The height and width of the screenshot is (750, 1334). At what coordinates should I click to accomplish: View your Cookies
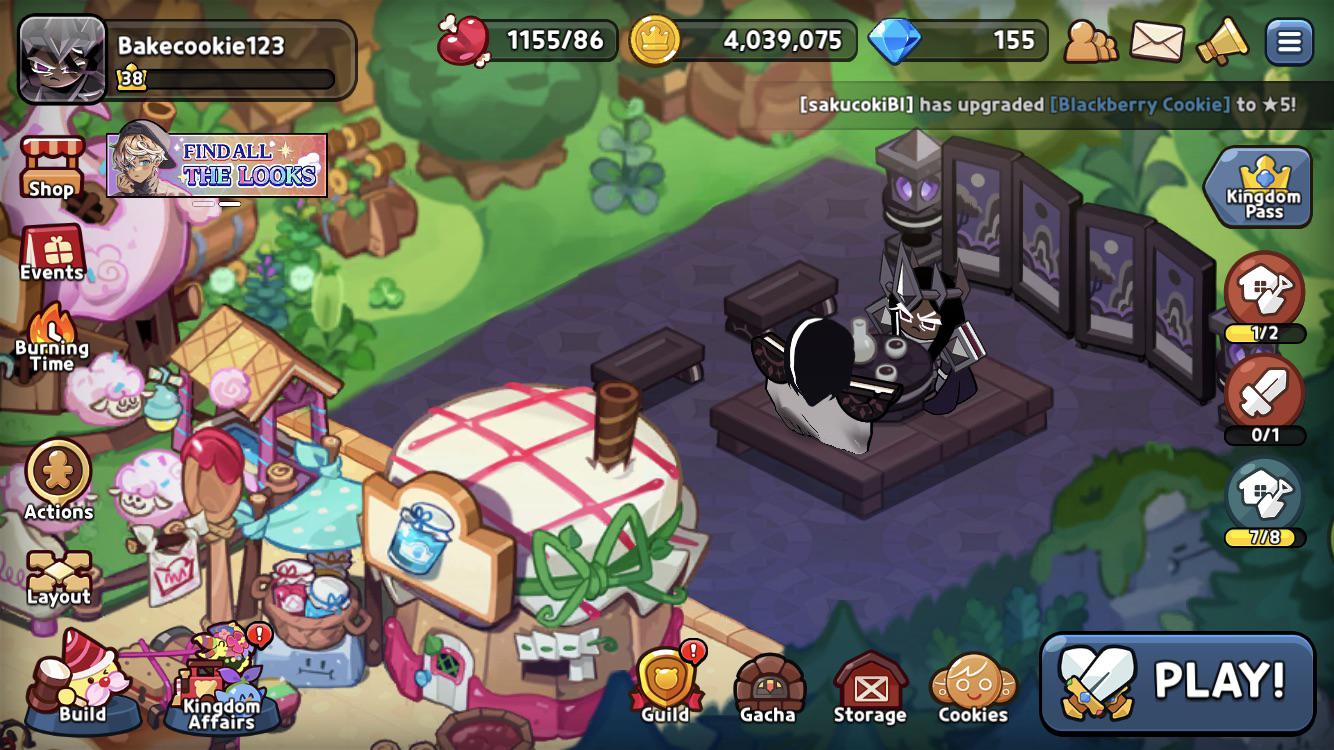pyautogui.click(x=973, y=688)
